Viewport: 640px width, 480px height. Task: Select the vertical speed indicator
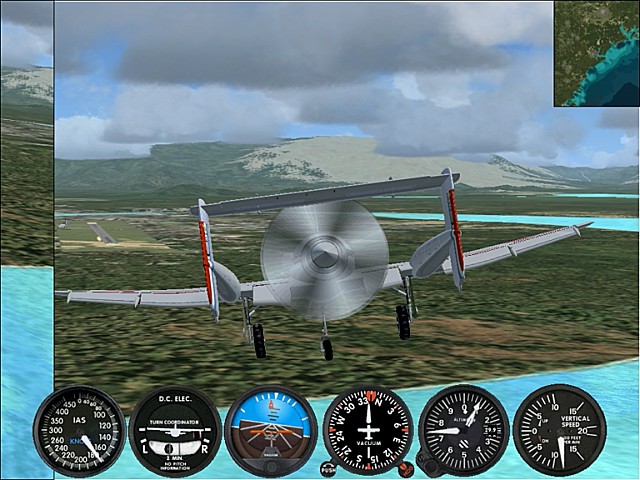point(559,430)
